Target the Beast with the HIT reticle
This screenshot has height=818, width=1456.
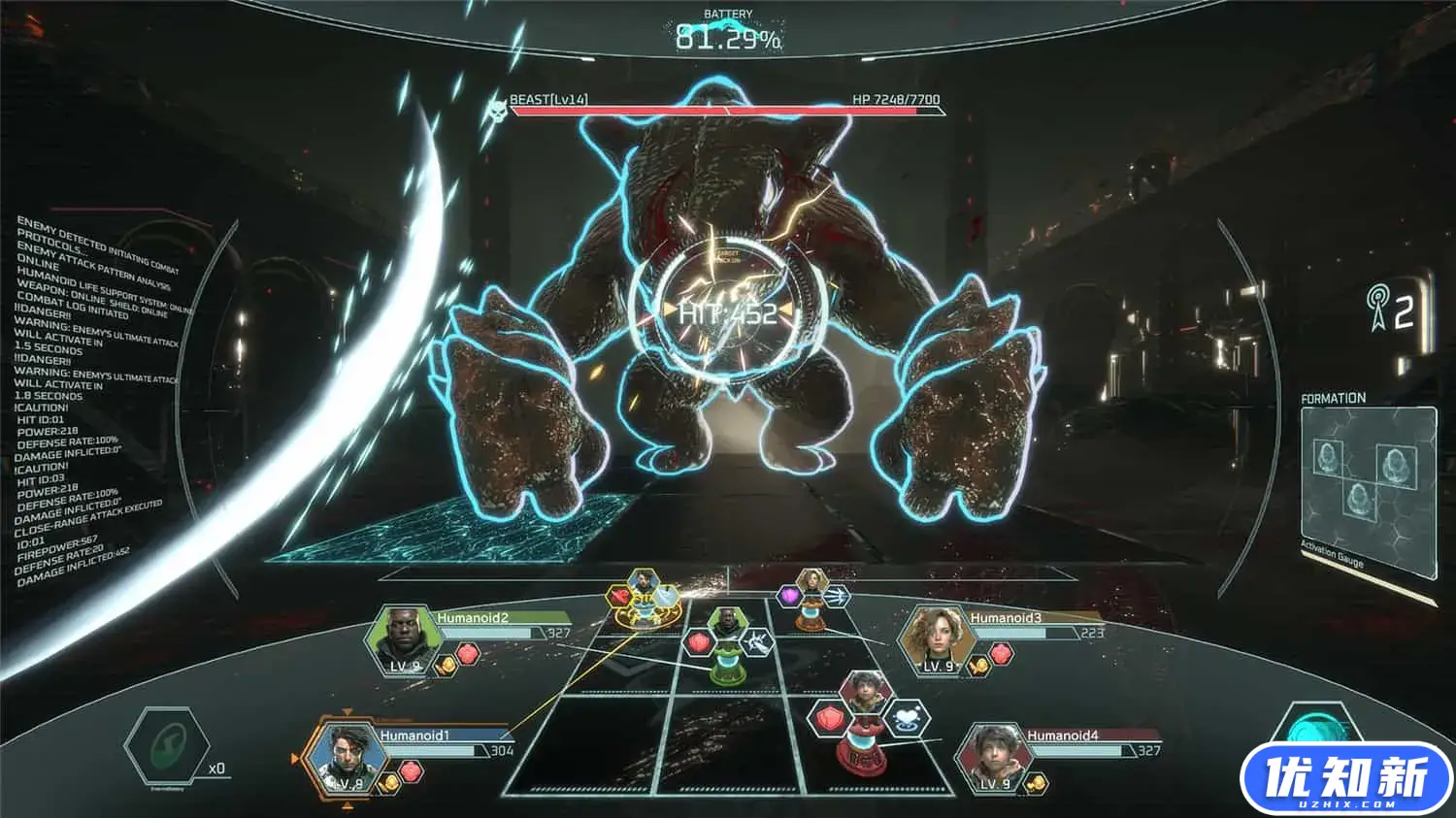(728, 312)
